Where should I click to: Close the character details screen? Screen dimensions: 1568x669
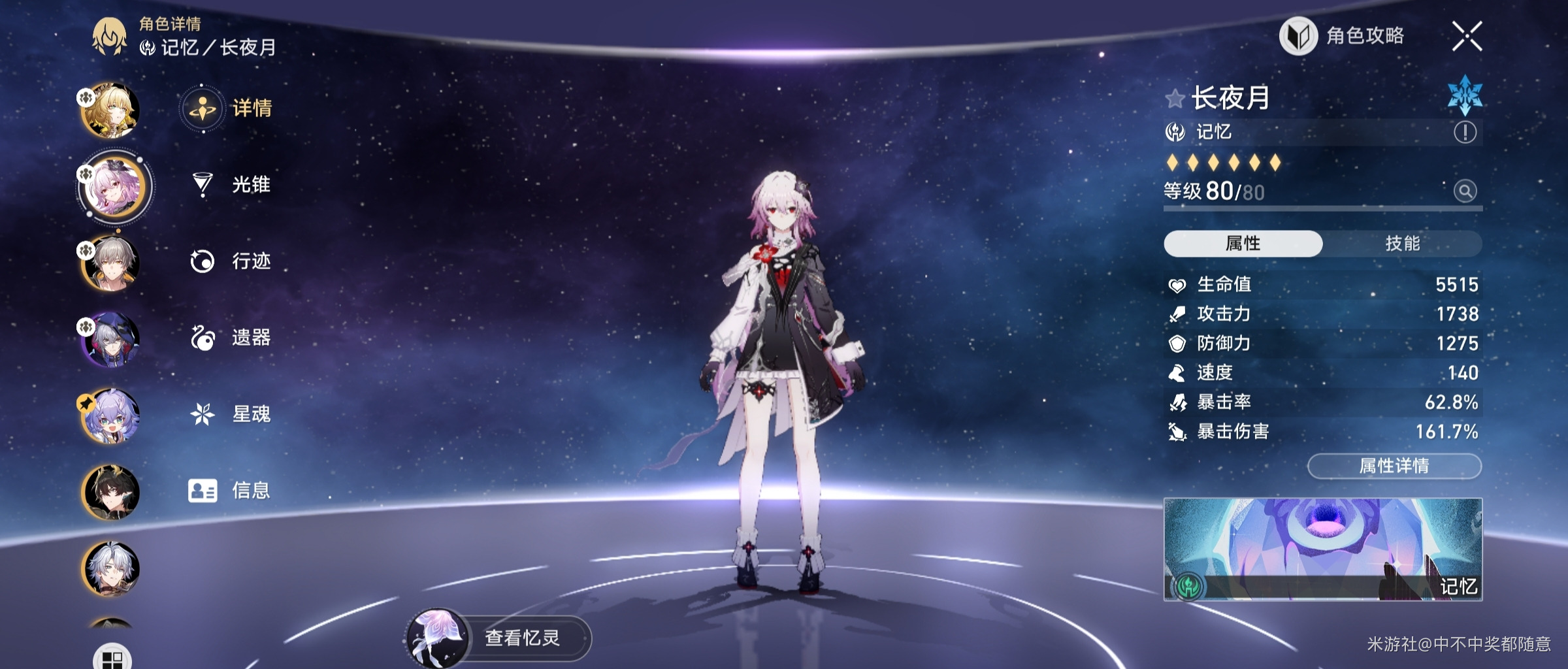1467,36
